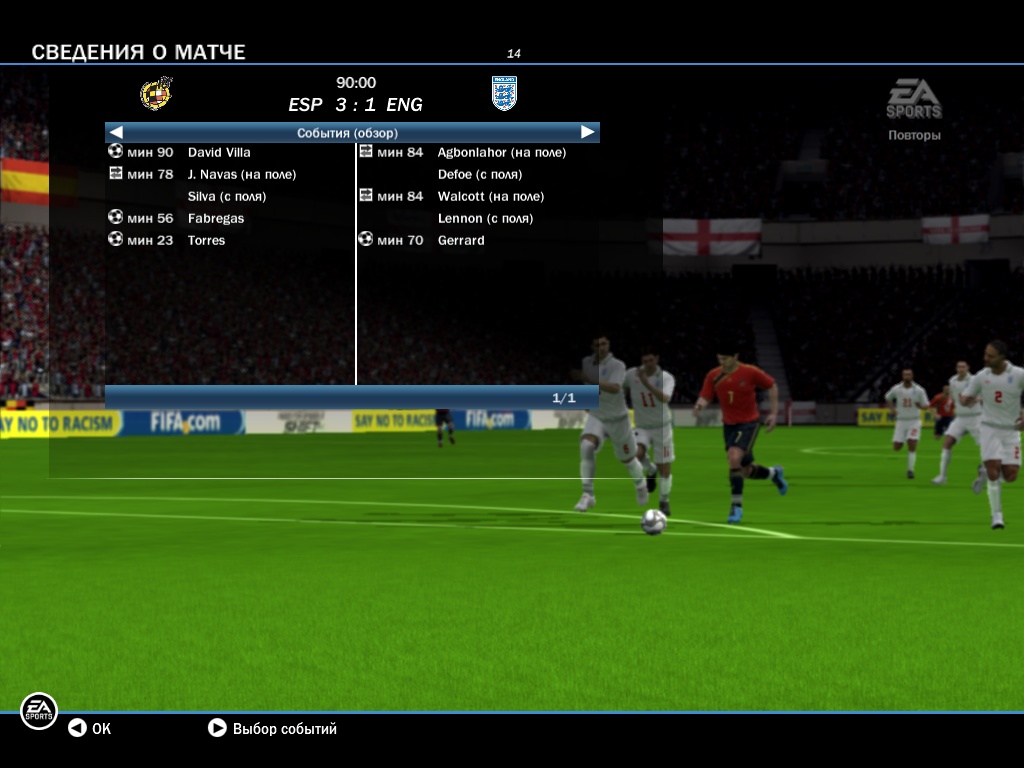The width and height of the screenshot is (1024, 768).
Task: Confirm with the OK button
Action: (89, 729)
